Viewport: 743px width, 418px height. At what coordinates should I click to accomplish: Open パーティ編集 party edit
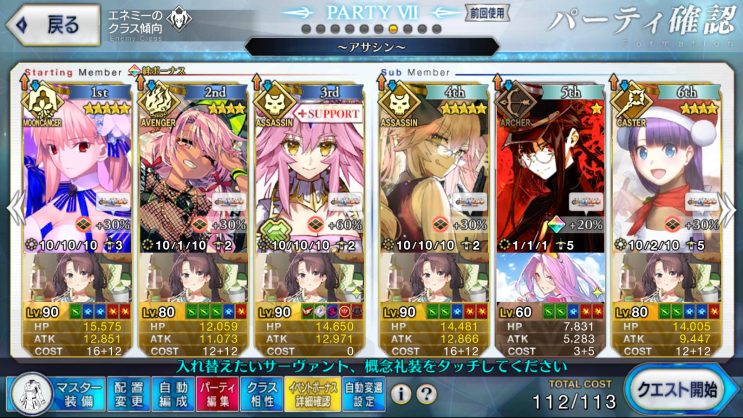point(215,393)
